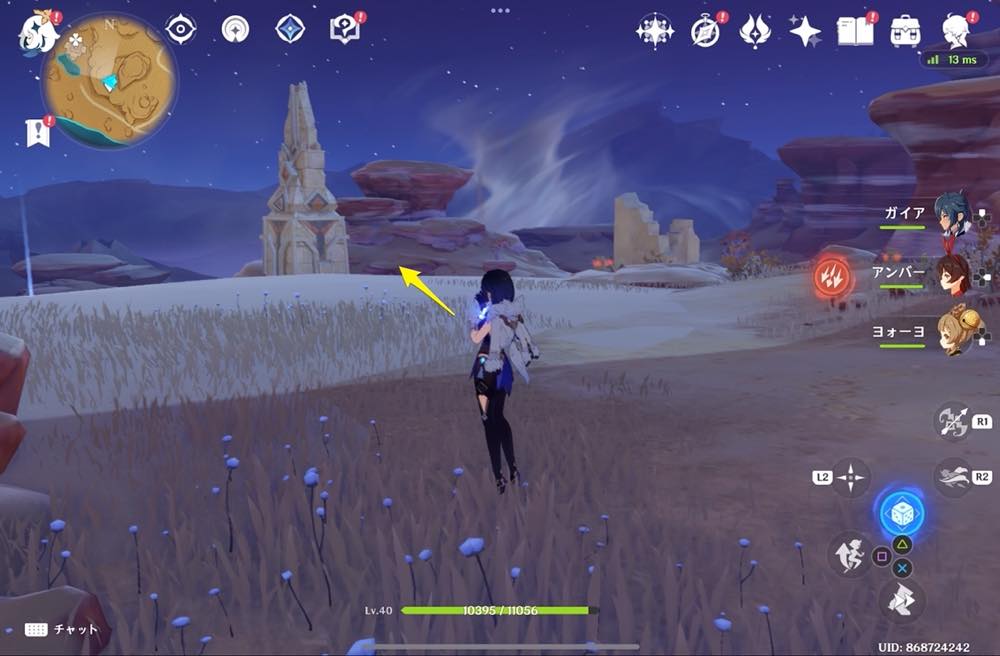Image resolution: width=1000 pixels, height=656 pixels.
Task: Open the quest menu with question mark
Action: 344,29
